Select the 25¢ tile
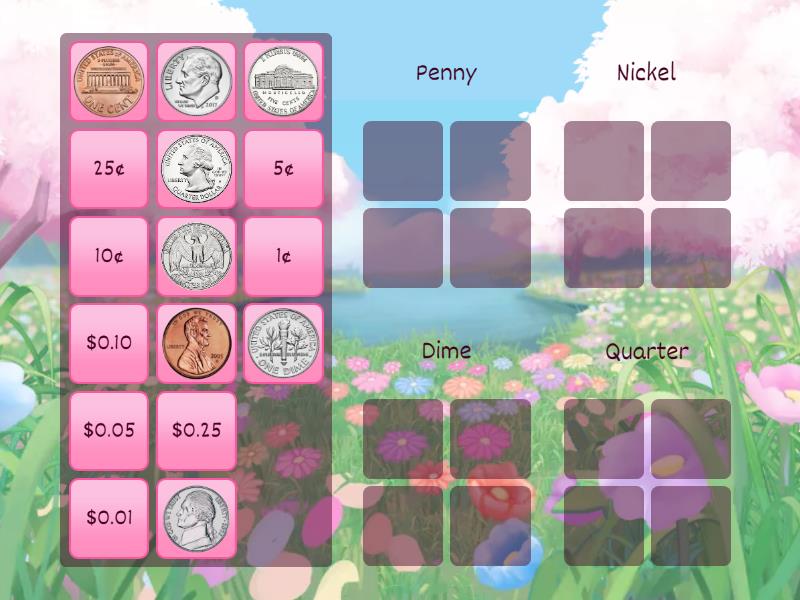This screenshot has width=800, height=600. [x=109, y=169]
